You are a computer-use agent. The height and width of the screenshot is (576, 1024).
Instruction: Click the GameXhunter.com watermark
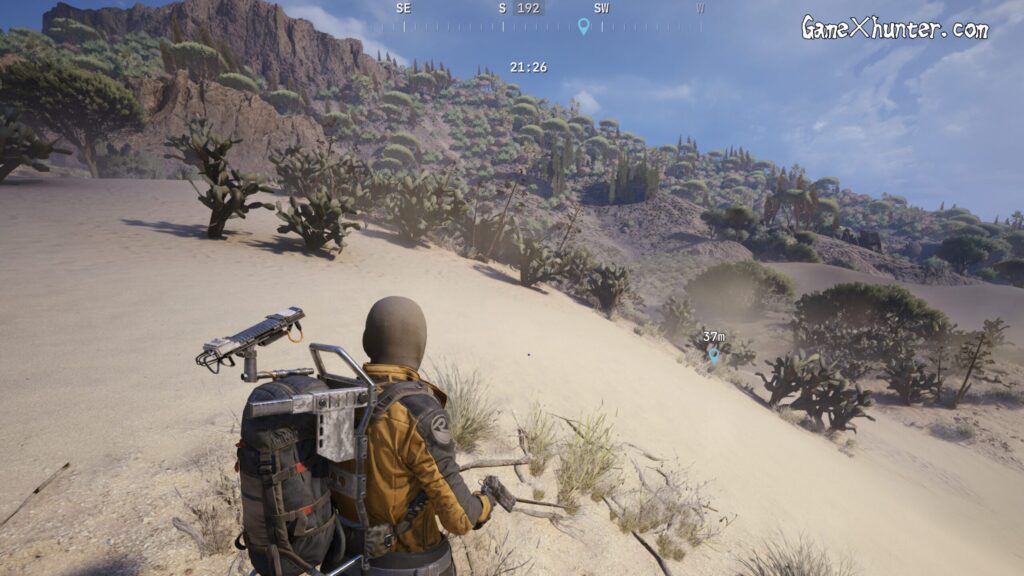894,28
